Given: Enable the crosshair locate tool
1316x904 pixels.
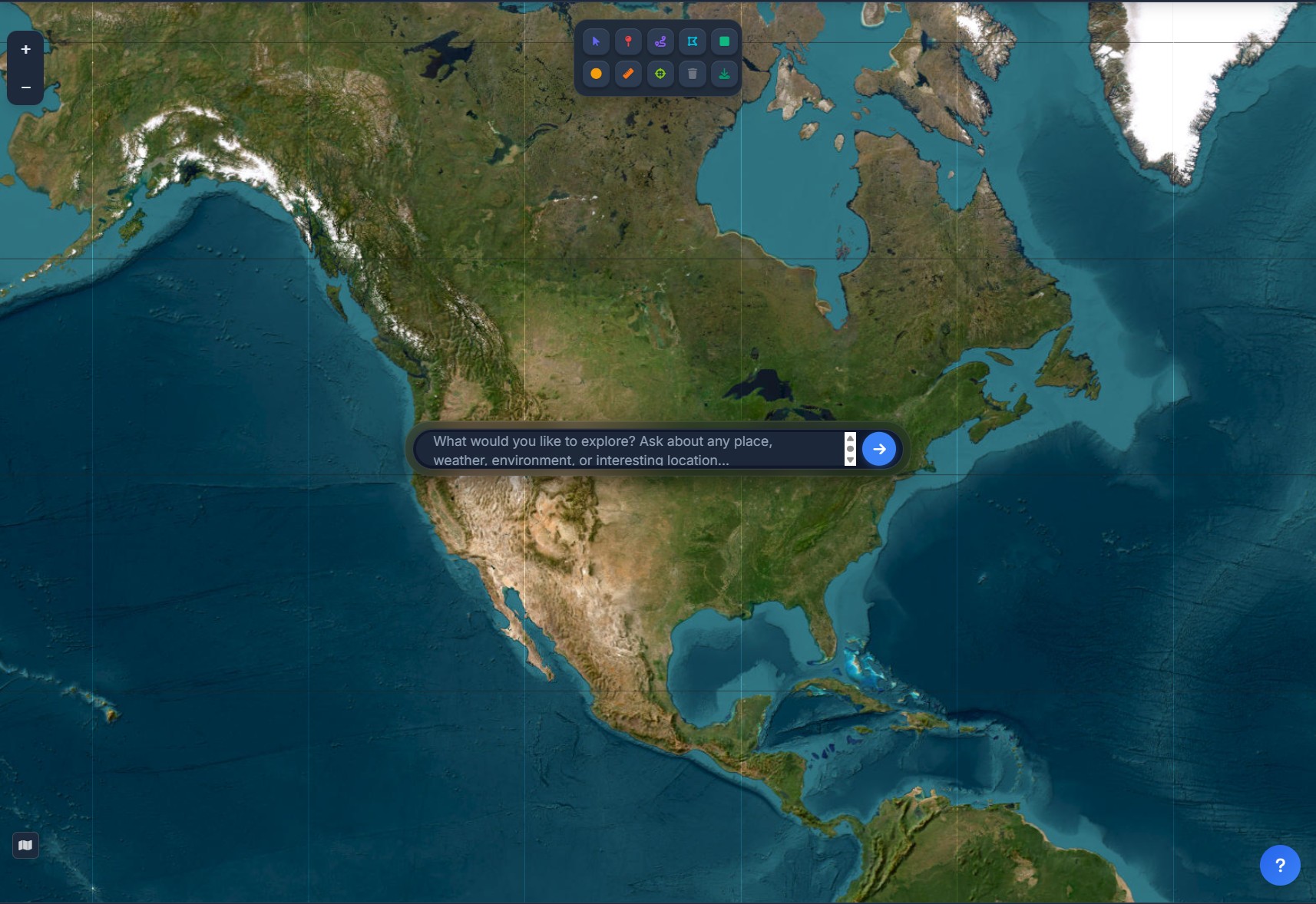Looking at the screenshot, I should pyautogui.click(x=661, y=74).
